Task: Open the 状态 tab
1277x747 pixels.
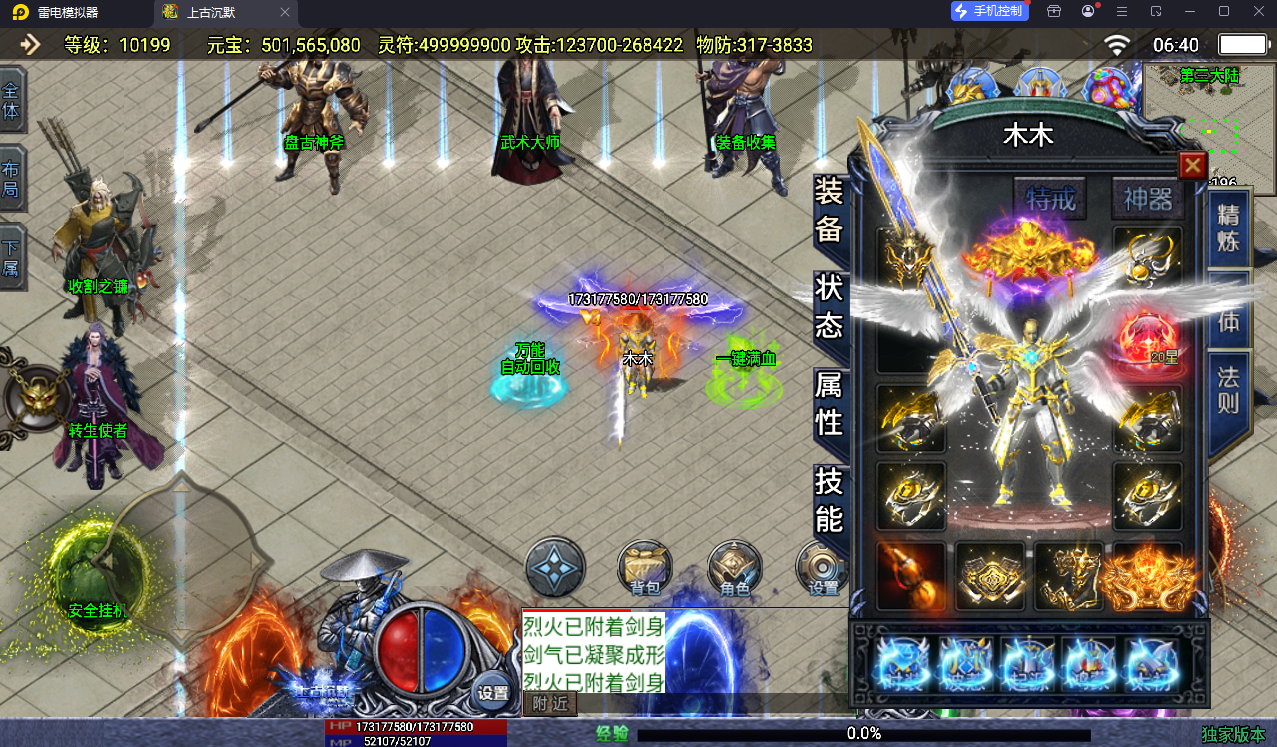Action: (x=829, y=307)
